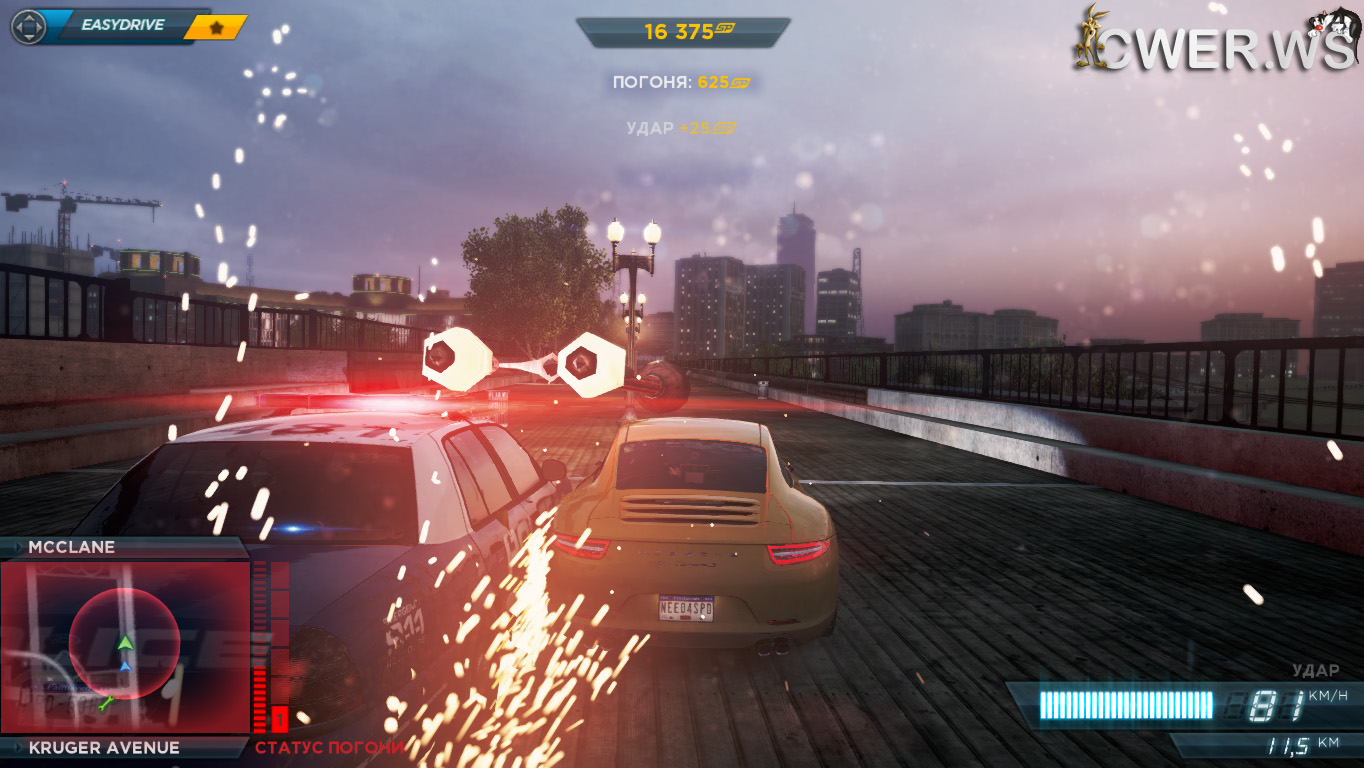Open the EasyDrive menu

point(122,25)
